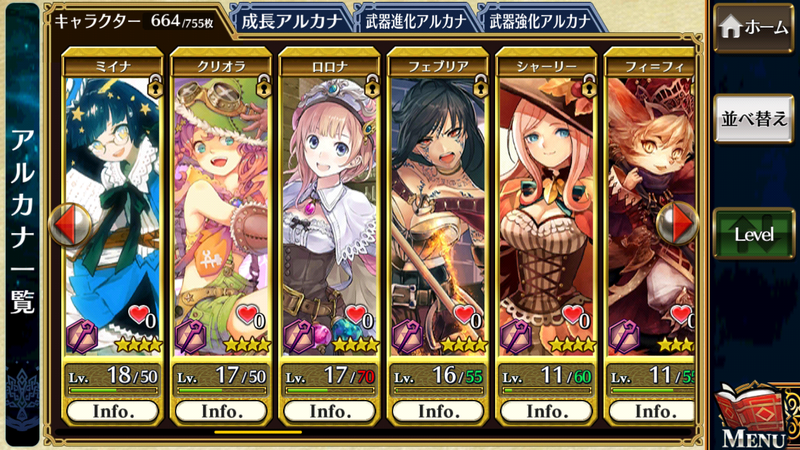Open Info. for ミナ
Screen dimensions: 800x450
(112, 411)
